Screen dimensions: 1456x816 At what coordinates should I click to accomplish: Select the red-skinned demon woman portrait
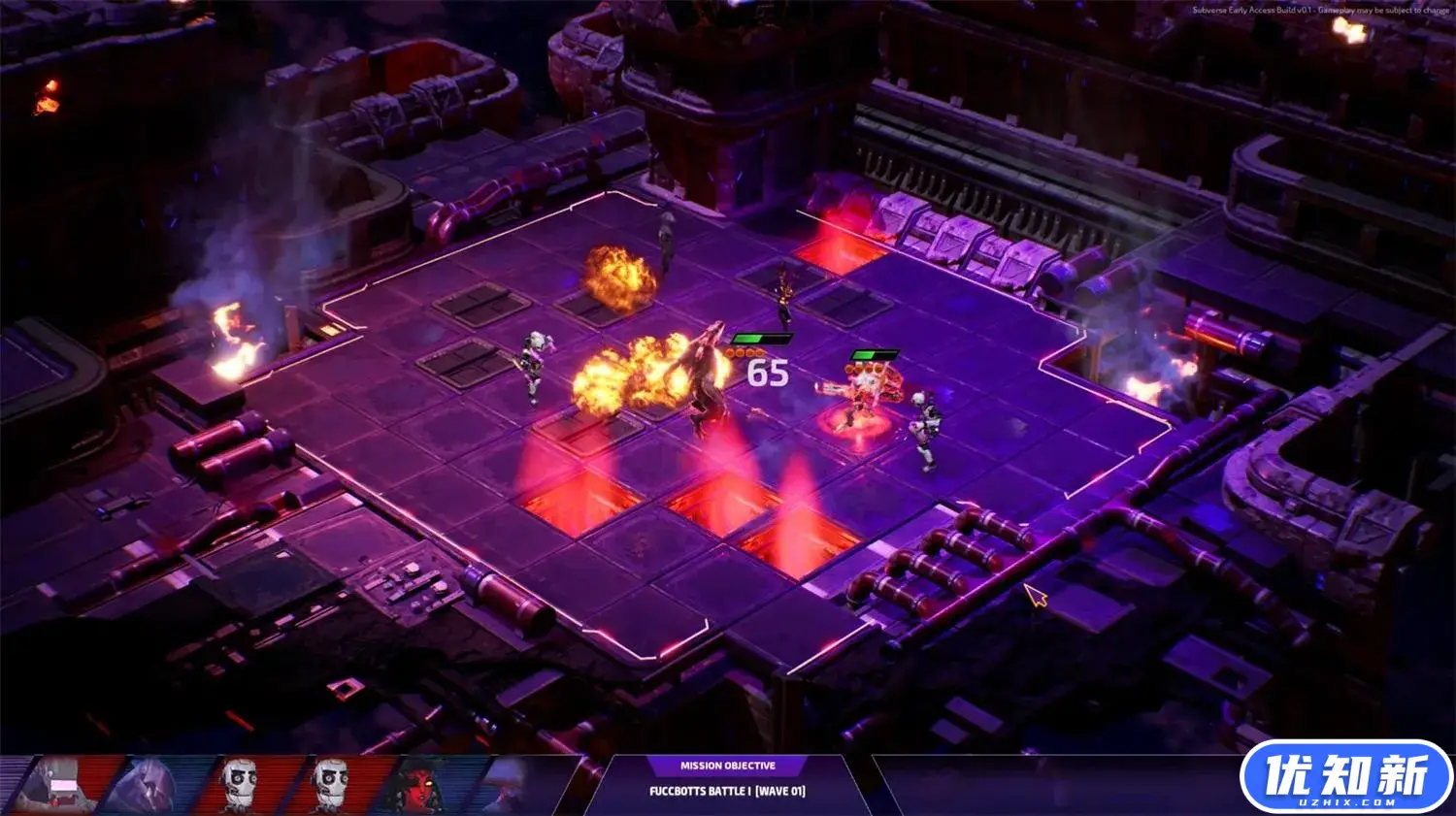point(419,785)
